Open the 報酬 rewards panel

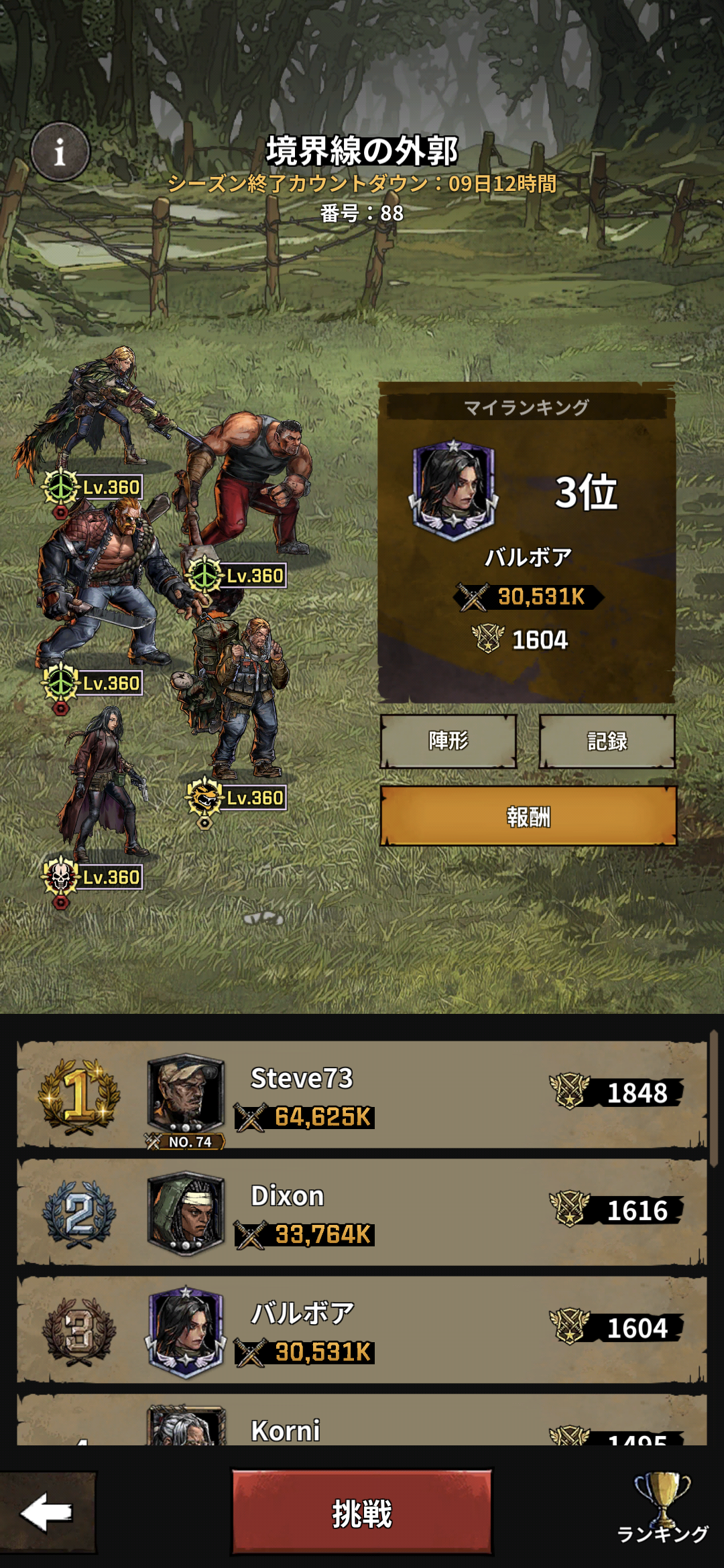click(x=528, y=816)
